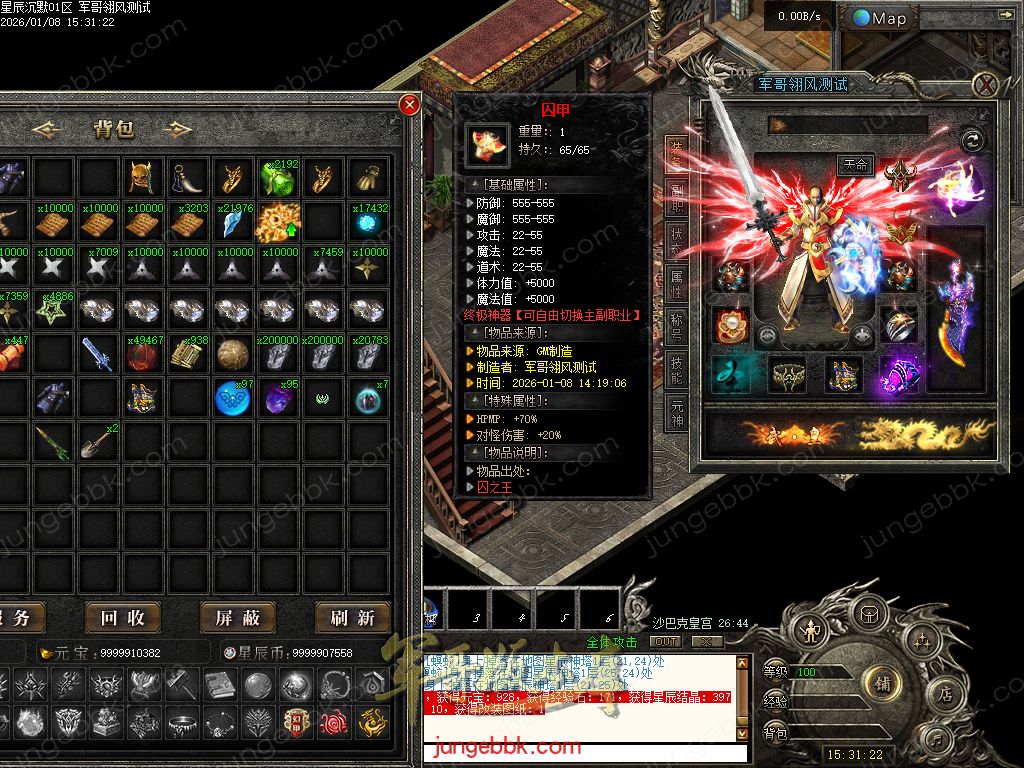The width and height of the screenshot is (1024, 768).
Task: Open the 店 shop button
Action: (943, 693)
